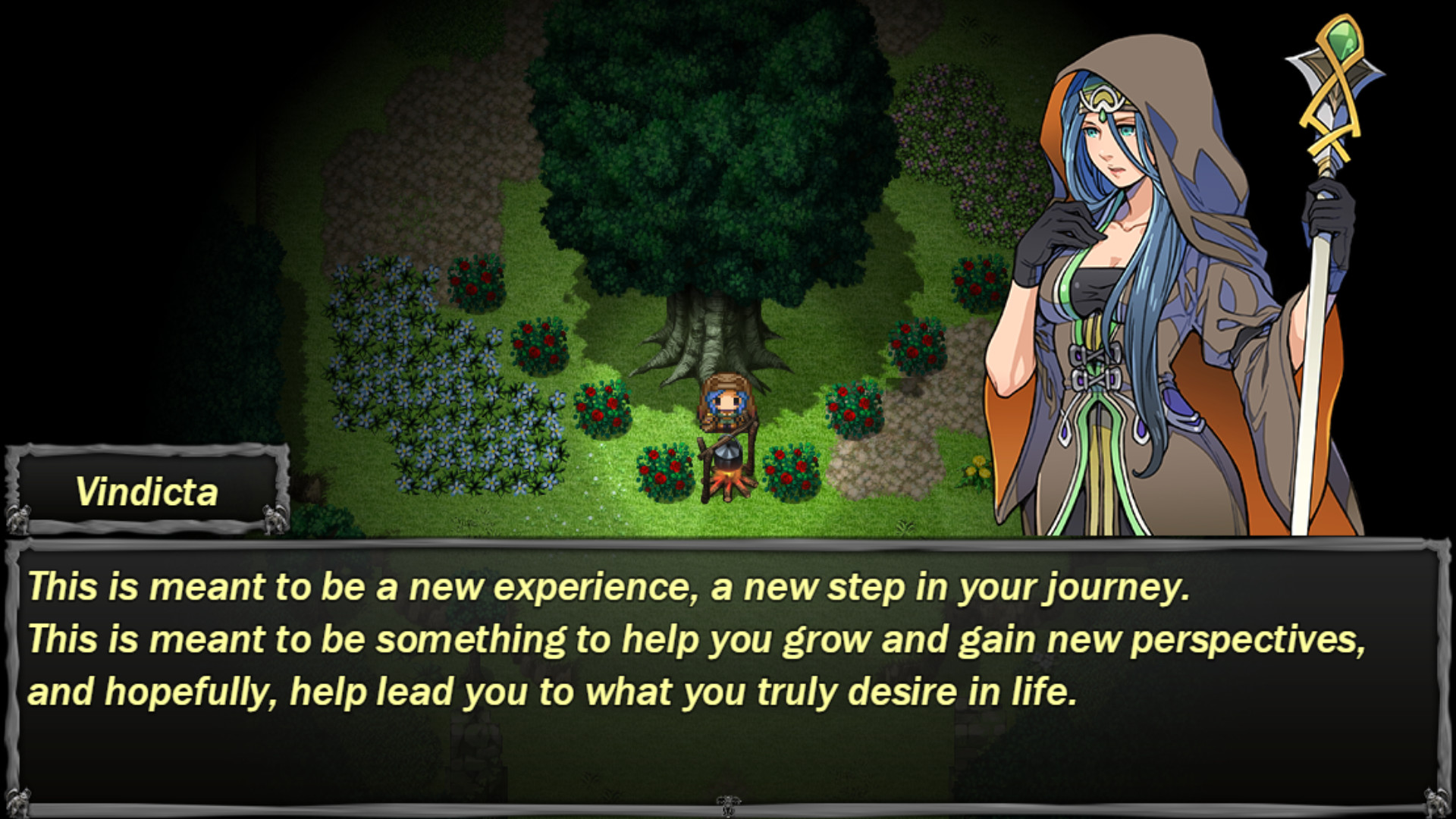
Task: Expand the dialogue text box
Action: [x=728, y=675]
